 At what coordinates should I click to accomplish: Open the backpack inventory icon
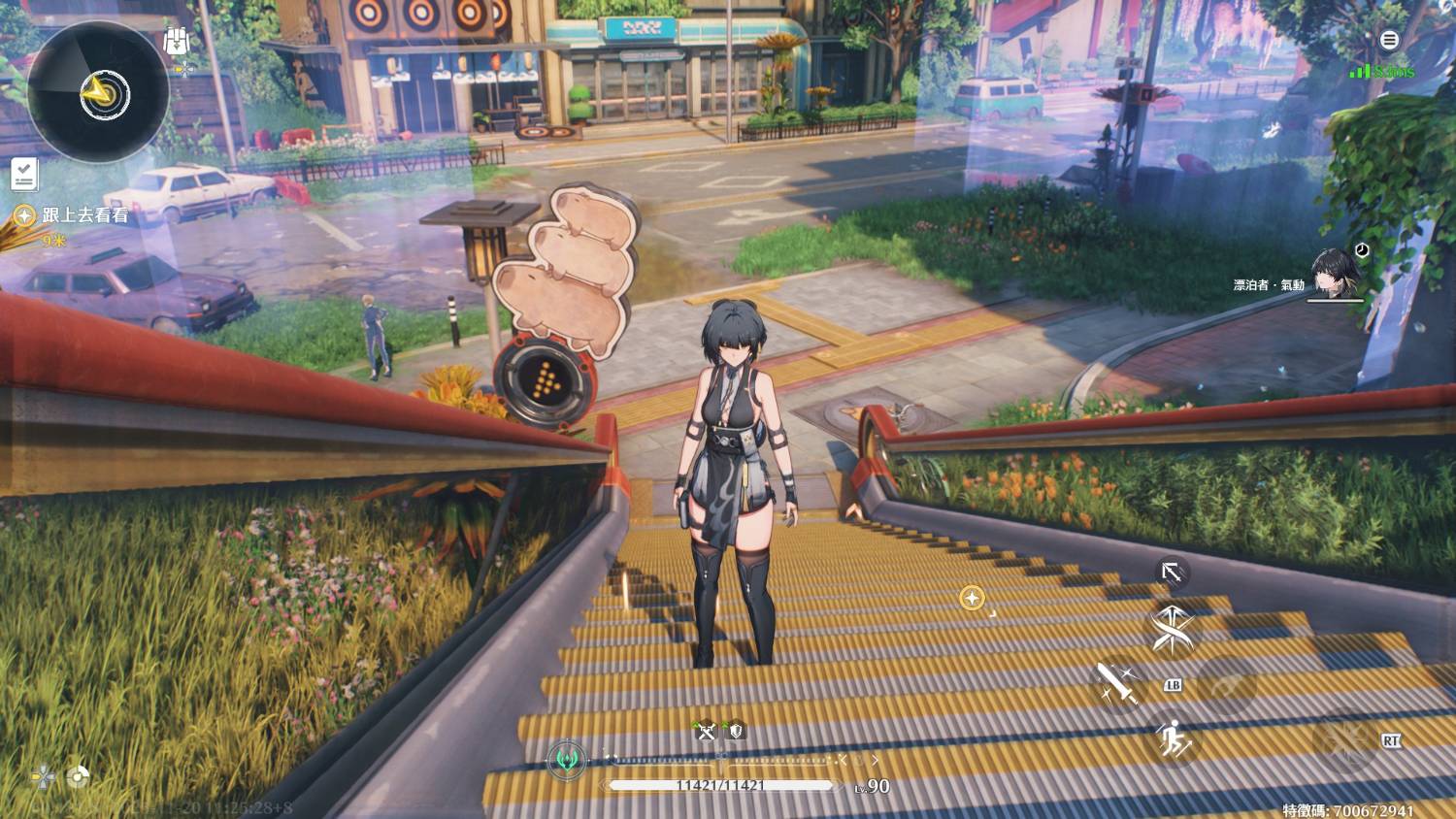pos(176,42)
